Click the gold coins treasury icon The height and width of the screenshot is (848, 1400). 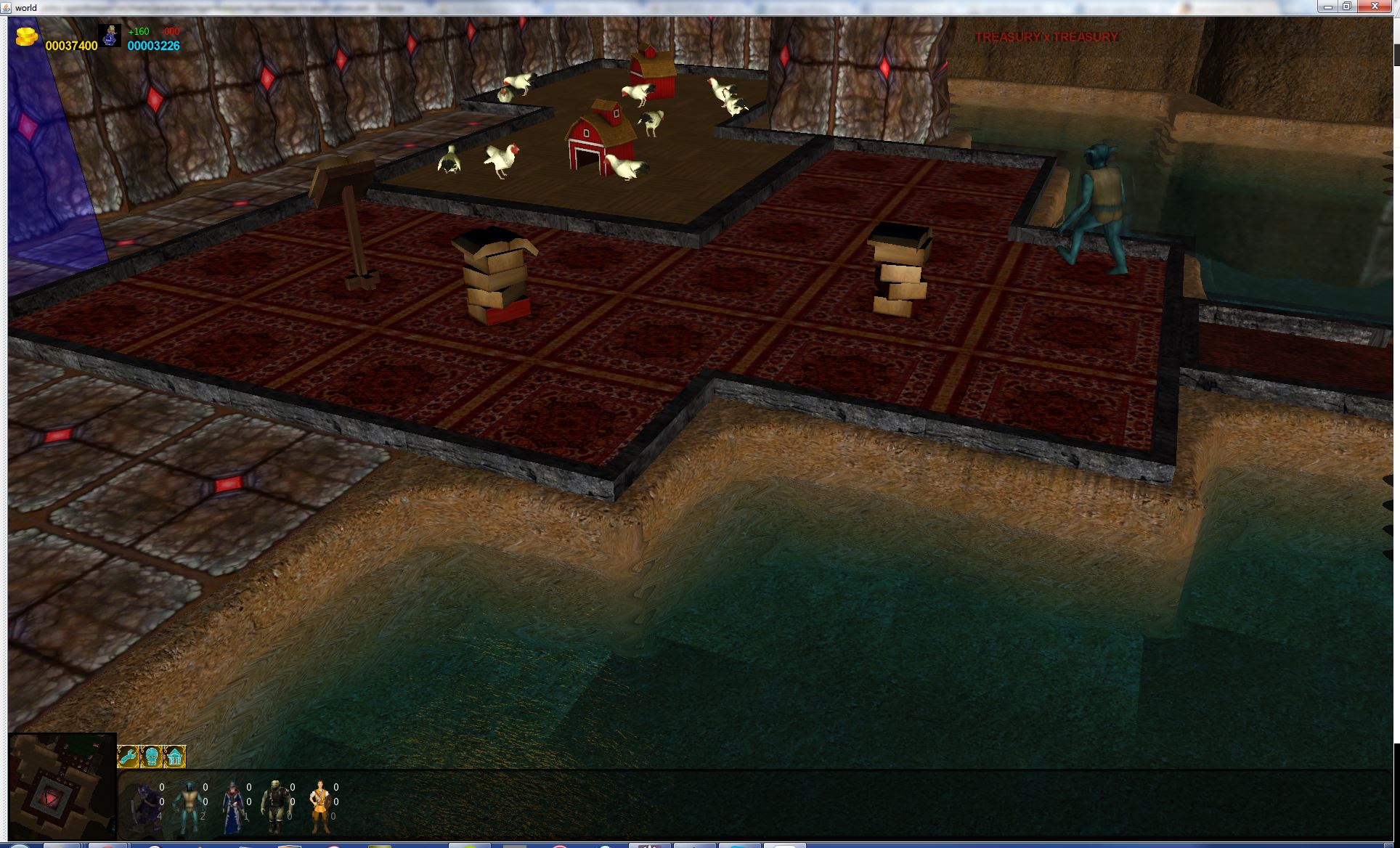(x=26, y=36)
